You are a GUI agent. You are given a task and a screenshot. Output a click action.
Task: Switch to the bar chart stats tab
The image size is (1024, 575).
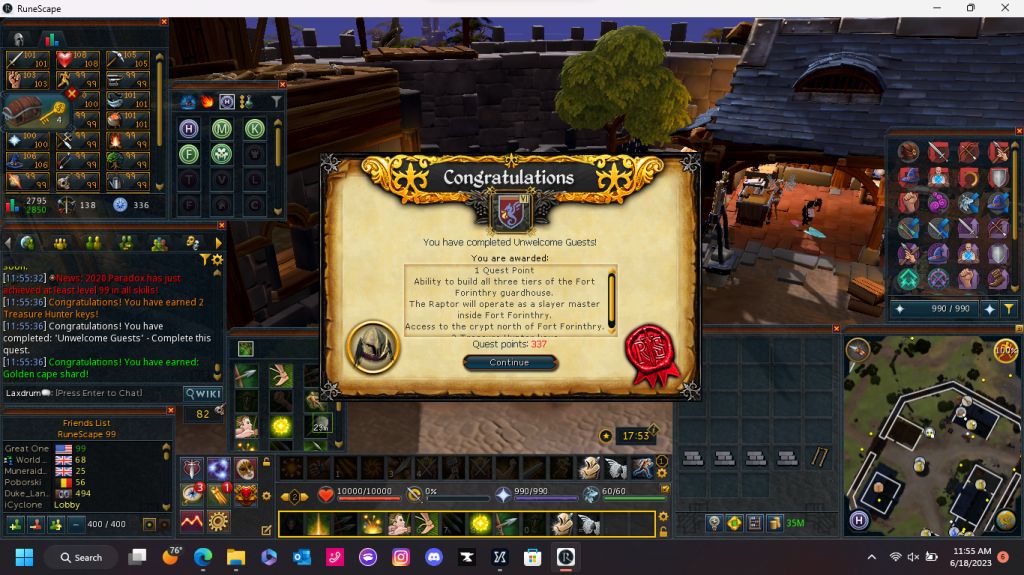[x=48, y=38]
